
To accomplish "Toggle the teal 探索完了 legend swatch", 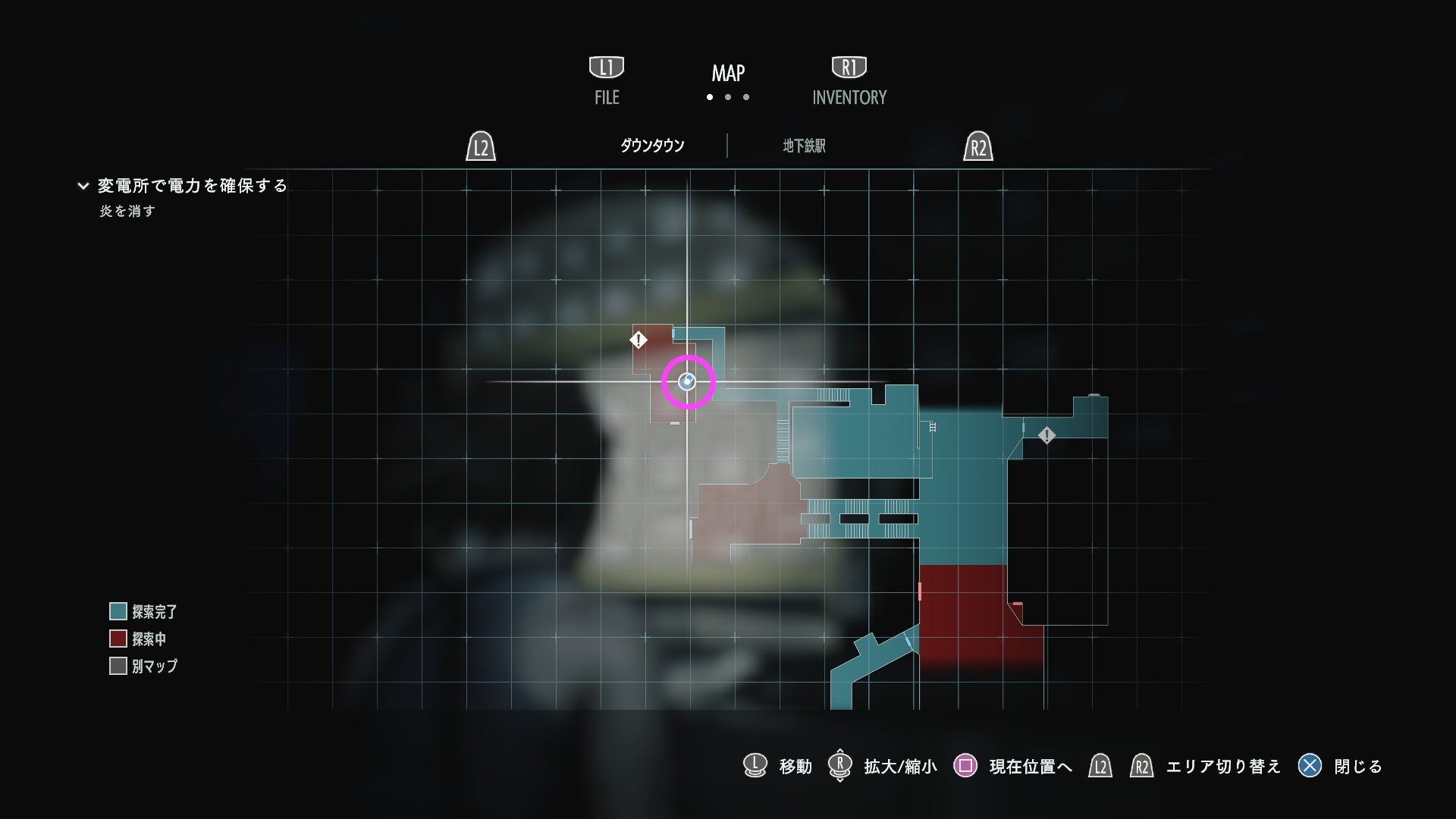I will (119, 612).
